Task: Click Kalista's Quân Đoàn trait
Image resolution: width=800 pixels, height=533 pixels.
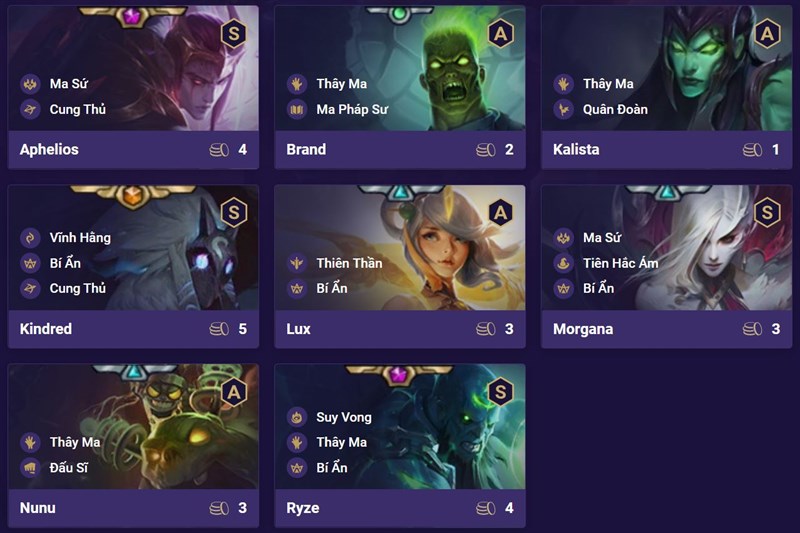Action: [x=616, y=109]
